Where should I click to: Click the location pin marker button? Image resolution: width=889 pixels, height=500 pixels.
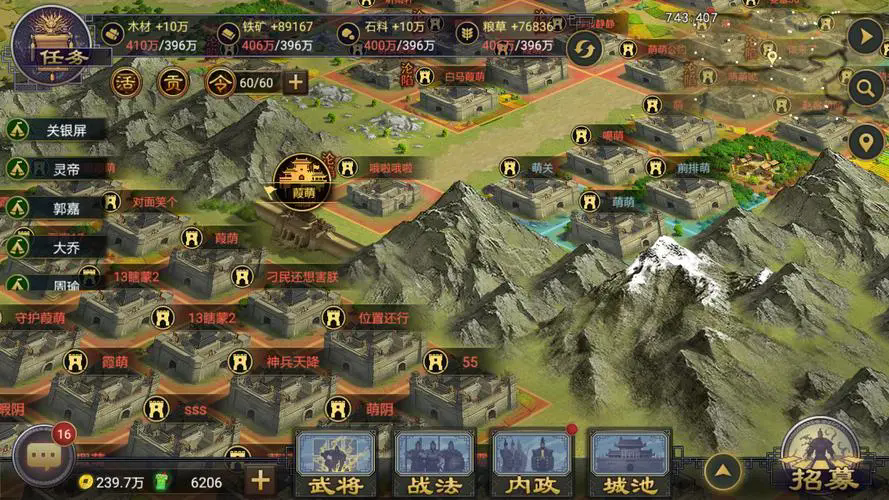(x=864, y=143)
